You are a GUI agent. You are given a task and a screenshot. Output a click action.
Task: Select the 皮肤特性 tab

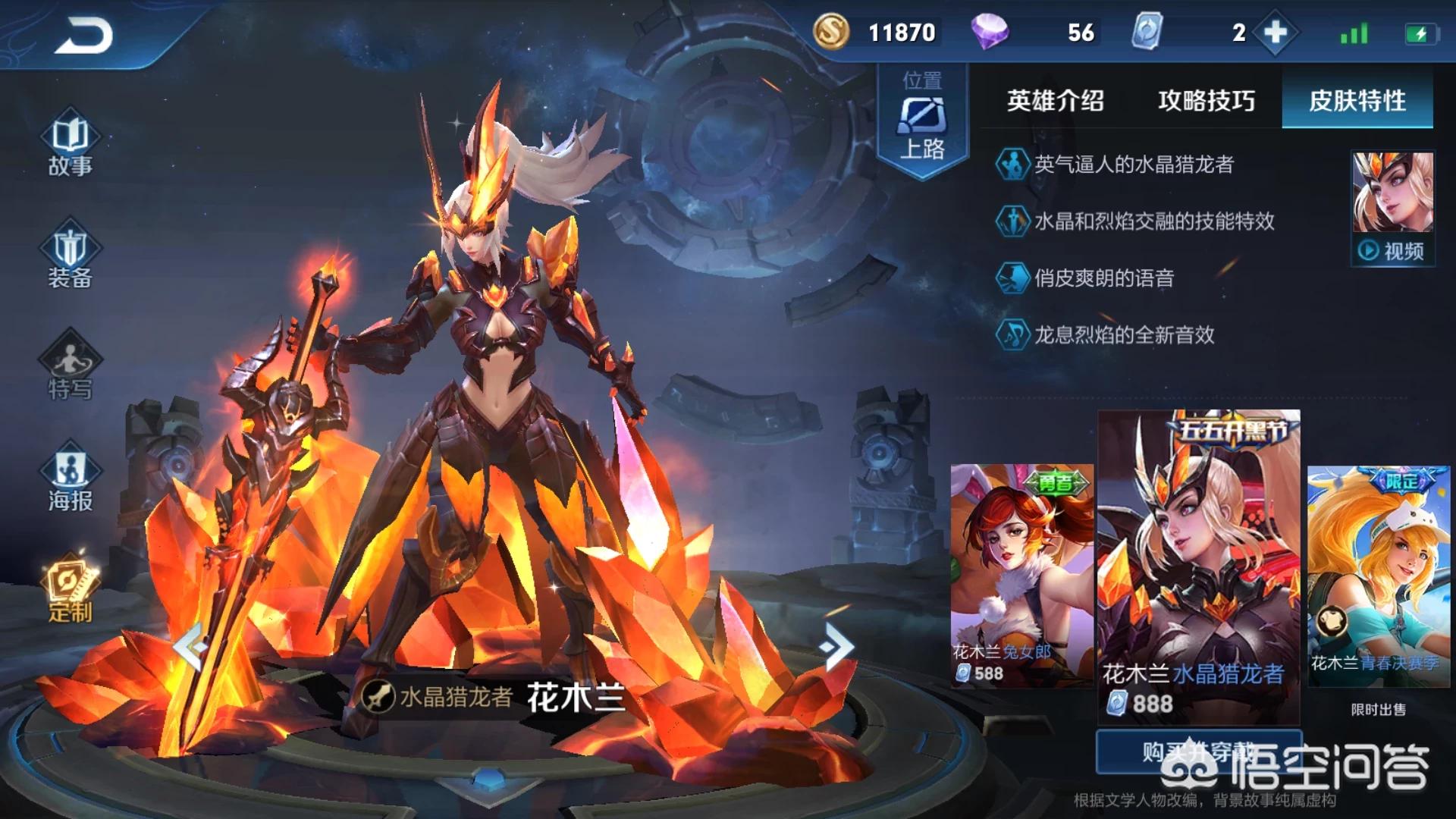click(1356, 101)
